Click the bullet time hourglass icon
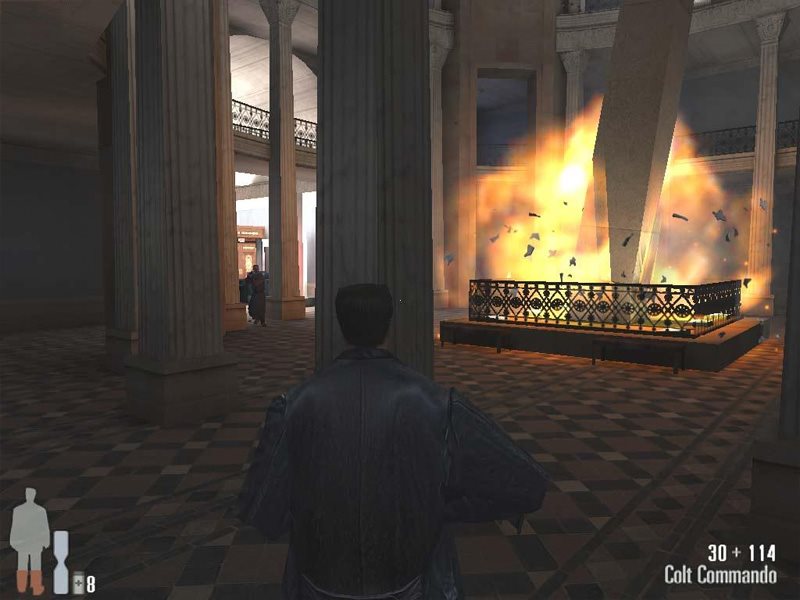 click(x=61, y=562)
